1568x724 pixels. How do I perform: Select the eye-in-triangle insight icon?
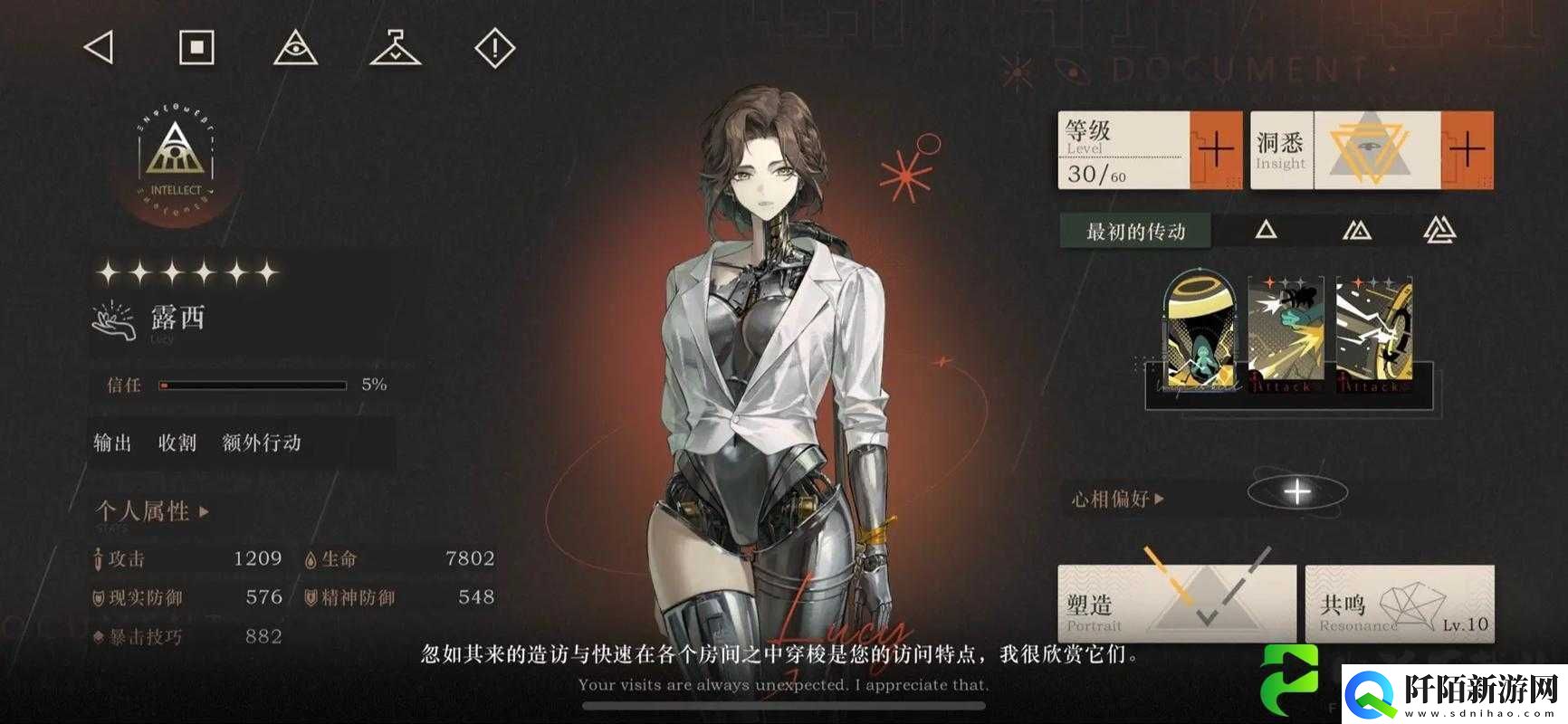coord(294,47)
